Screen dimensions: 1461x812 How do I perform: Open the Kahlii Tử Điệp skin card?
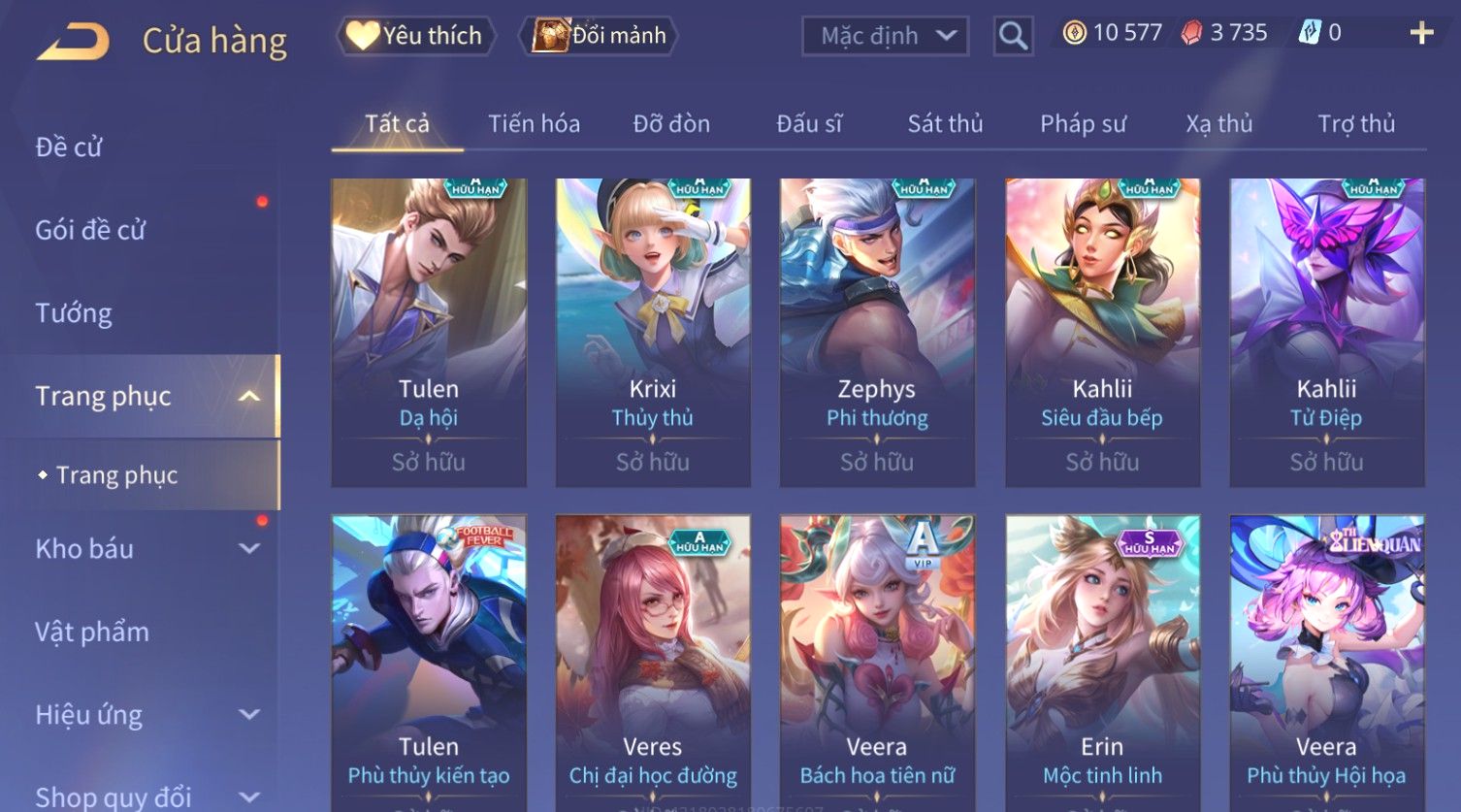click(1326, 332)
